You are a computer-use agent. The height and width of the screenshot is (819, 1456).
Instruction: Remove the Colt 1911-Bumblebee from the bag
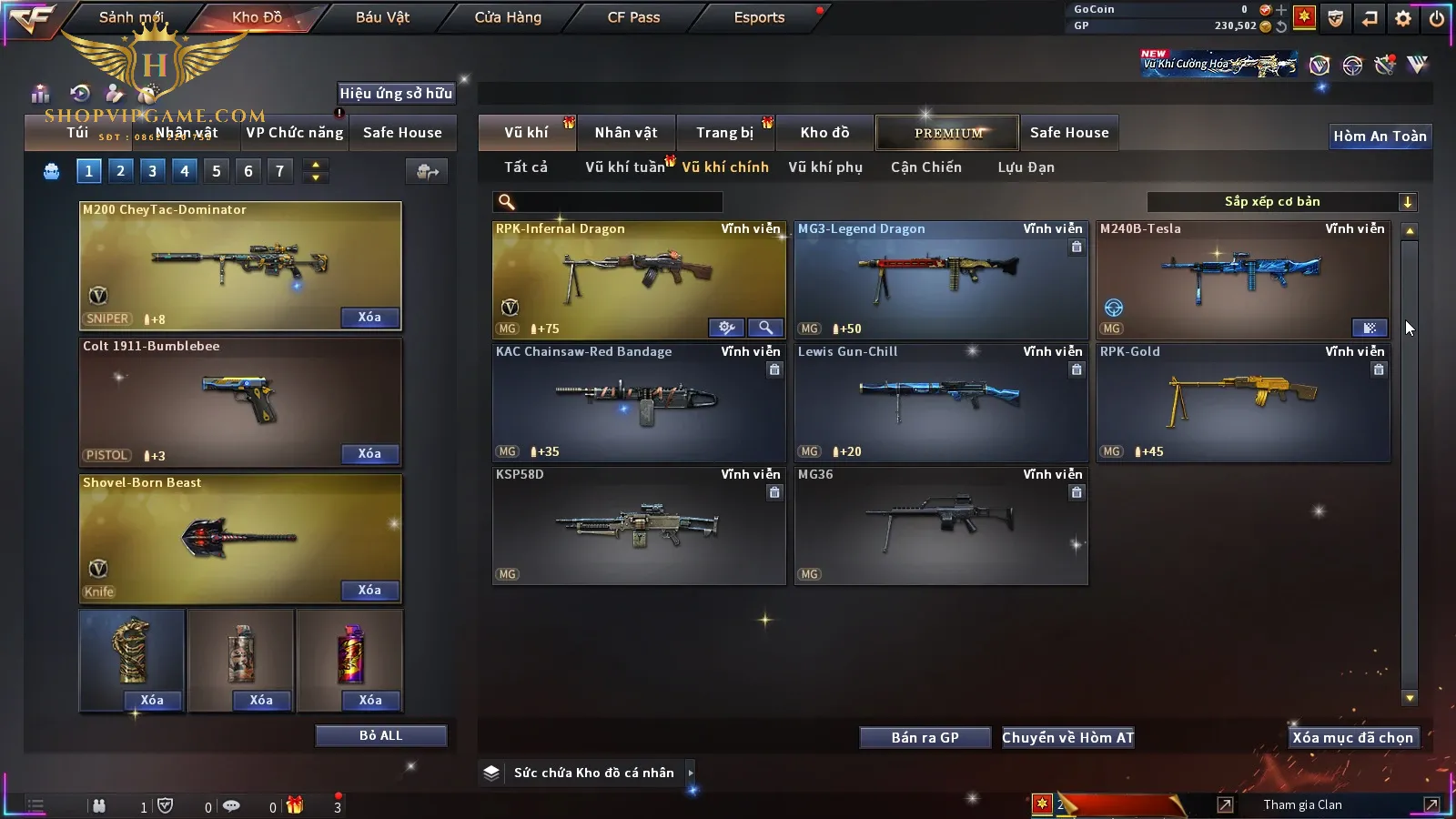(x=369, y=453)
